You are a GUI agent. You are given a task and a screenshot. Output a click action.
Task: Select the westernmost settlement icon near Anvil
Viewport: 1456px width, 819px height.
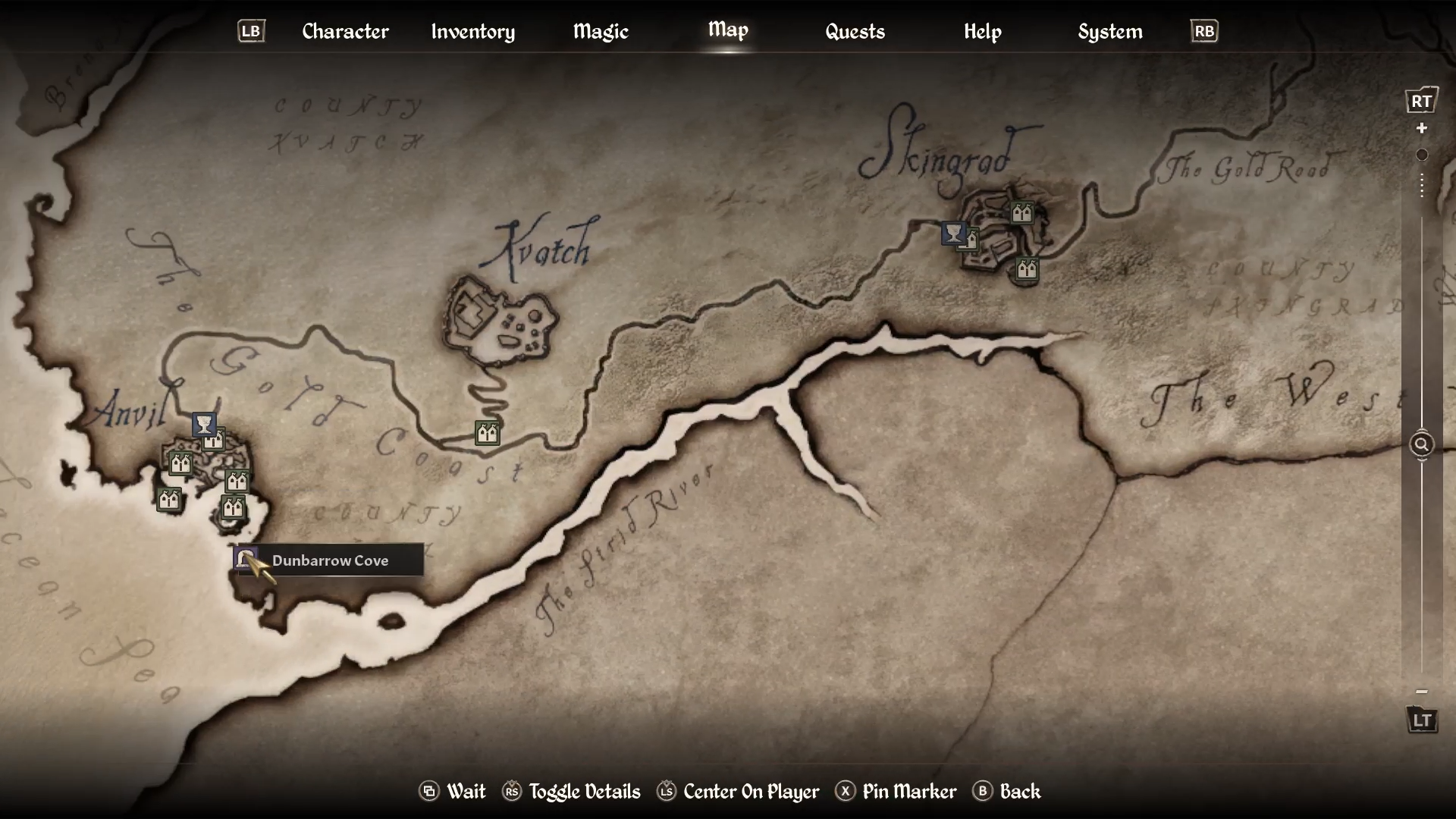click(169, 499)
